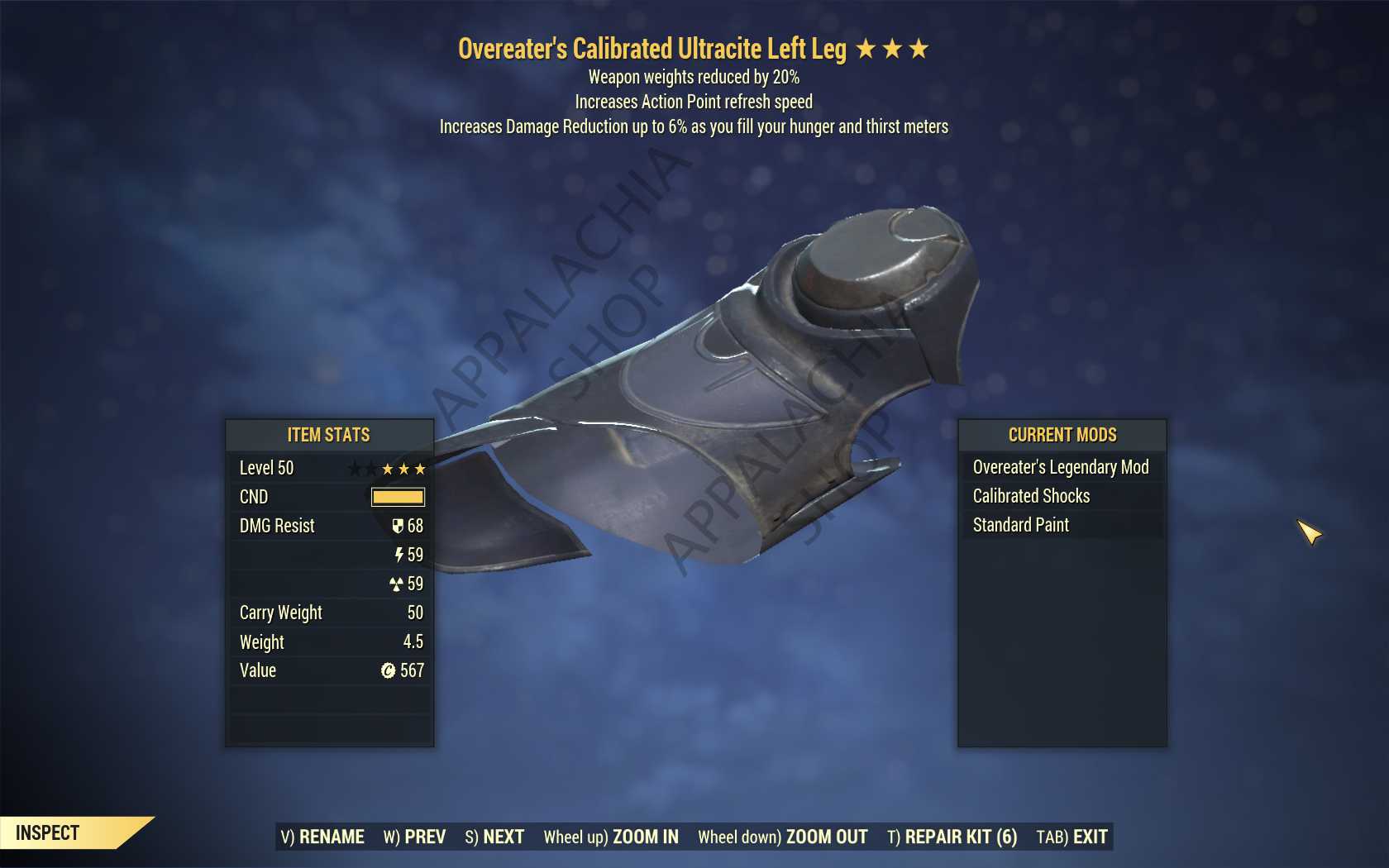
Task: Use the REPAIR KIT (6) option
Action: click(x=952, y=837)
